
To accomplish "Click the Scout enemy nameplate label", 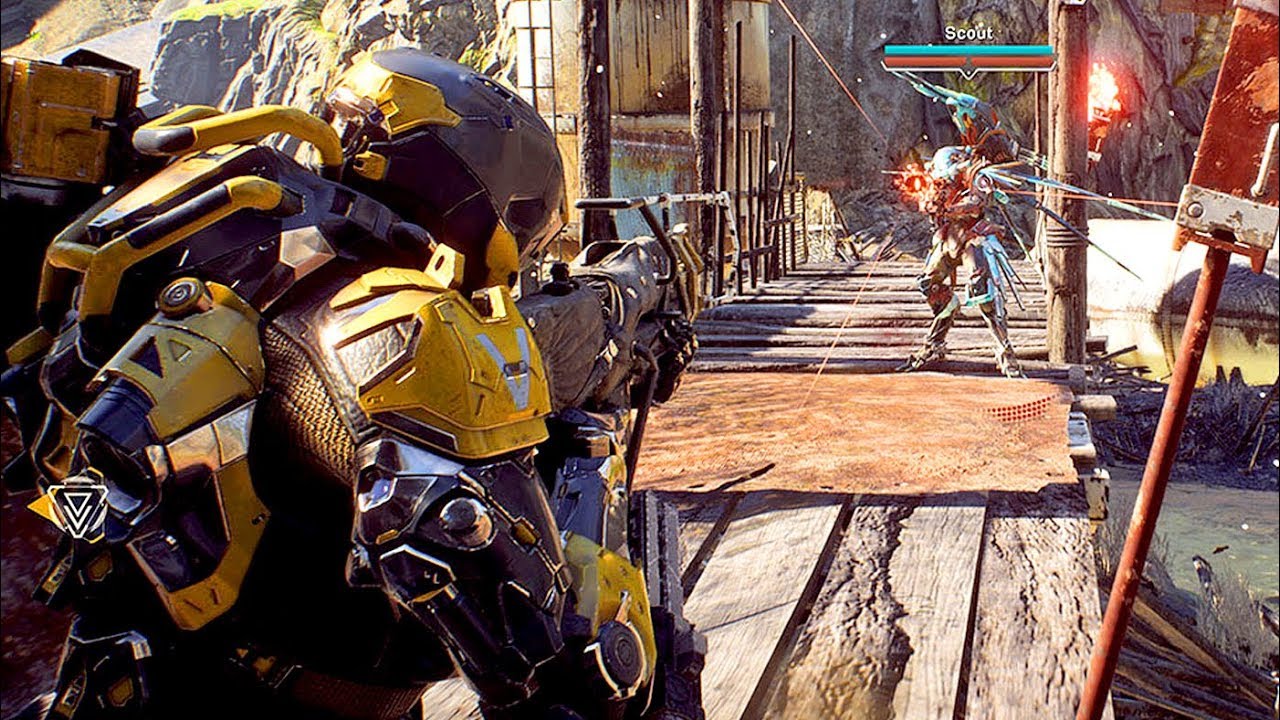I will click(x=966, y=32).
